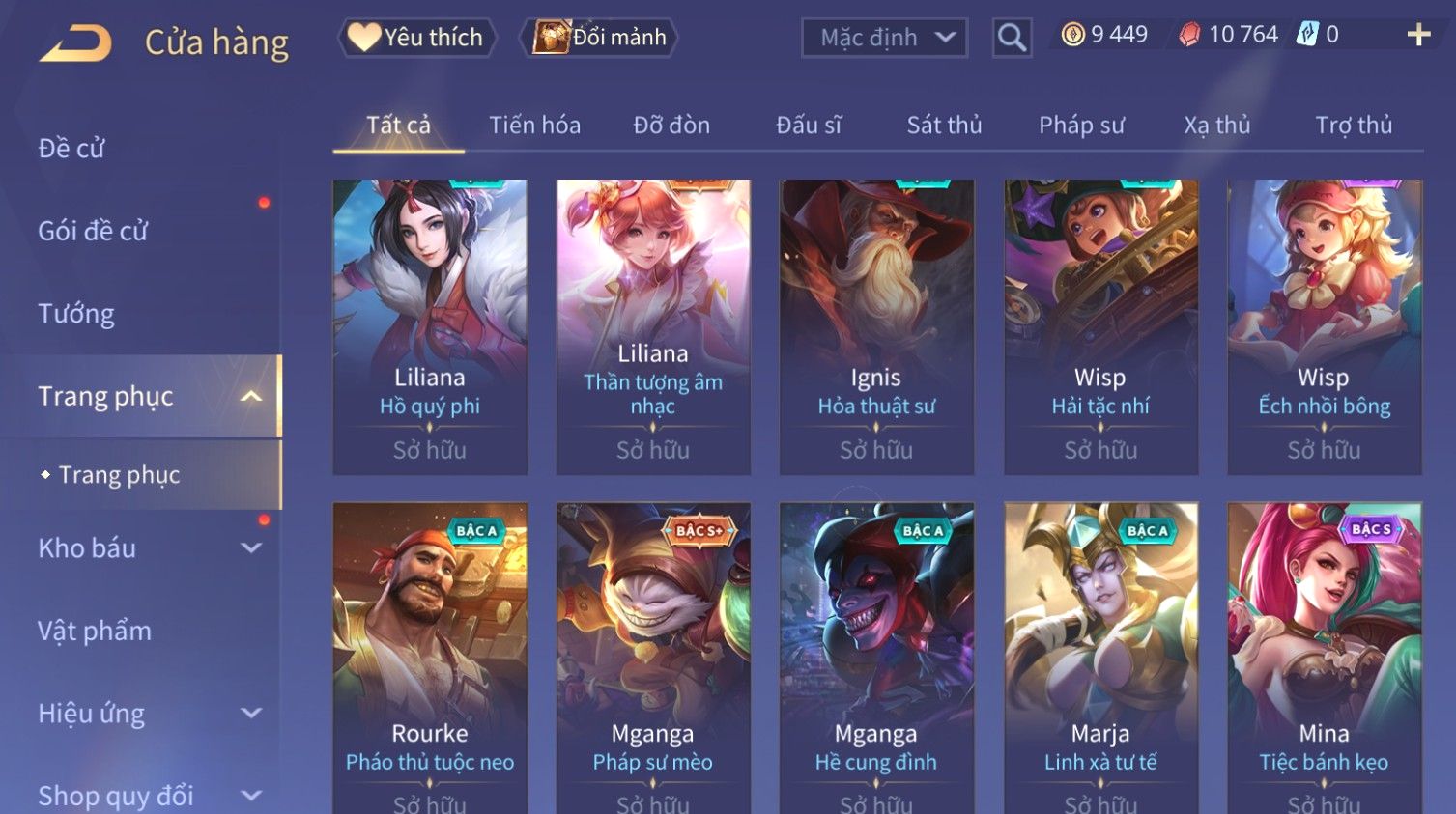The height and width of the screenshot is (814, 1456).
Task: Click the magnifying glass search button
Action: click(1012, 38)
